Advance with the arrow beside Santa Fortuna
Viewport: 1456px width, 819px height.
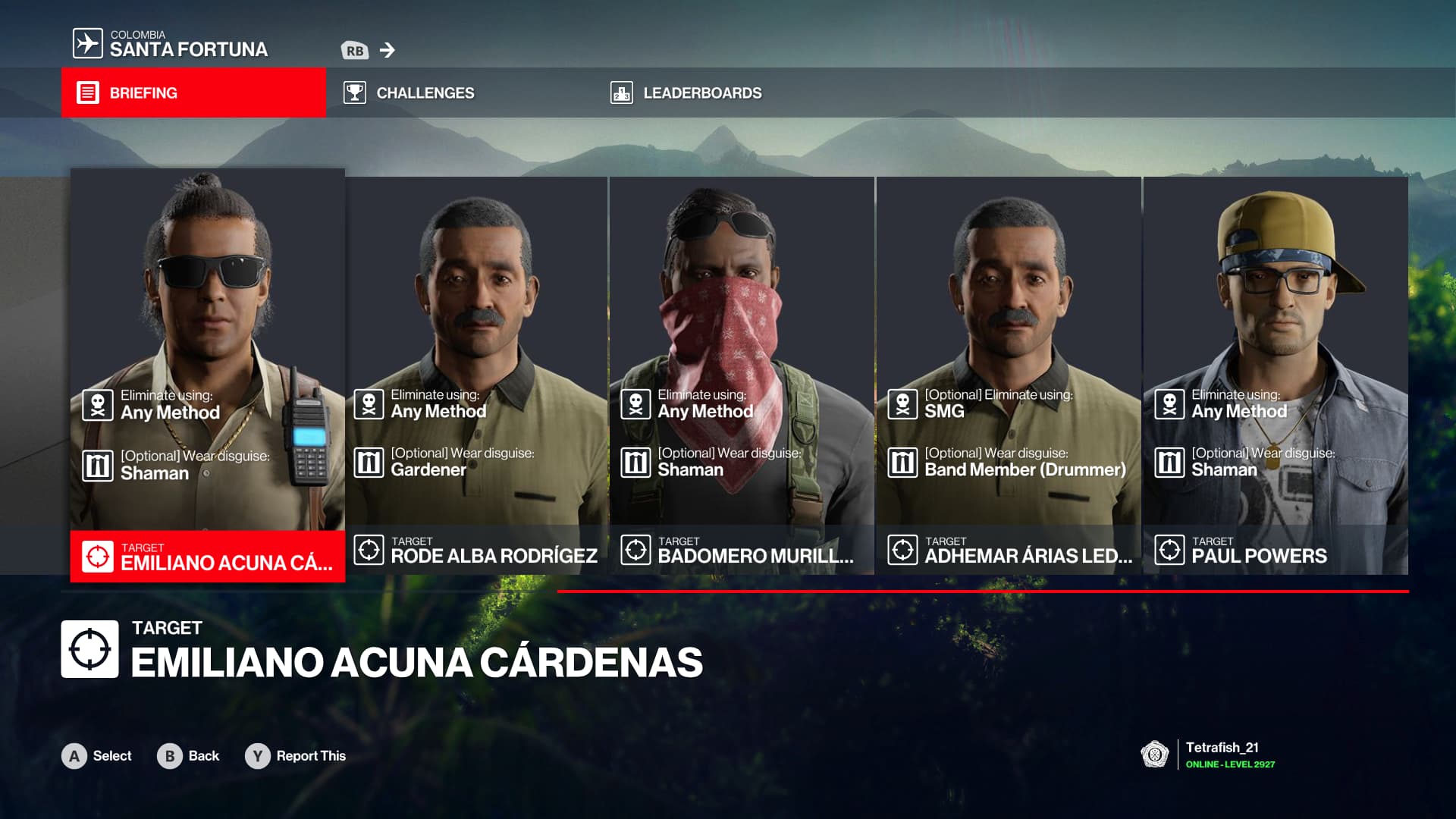click(x=388, y=50)
